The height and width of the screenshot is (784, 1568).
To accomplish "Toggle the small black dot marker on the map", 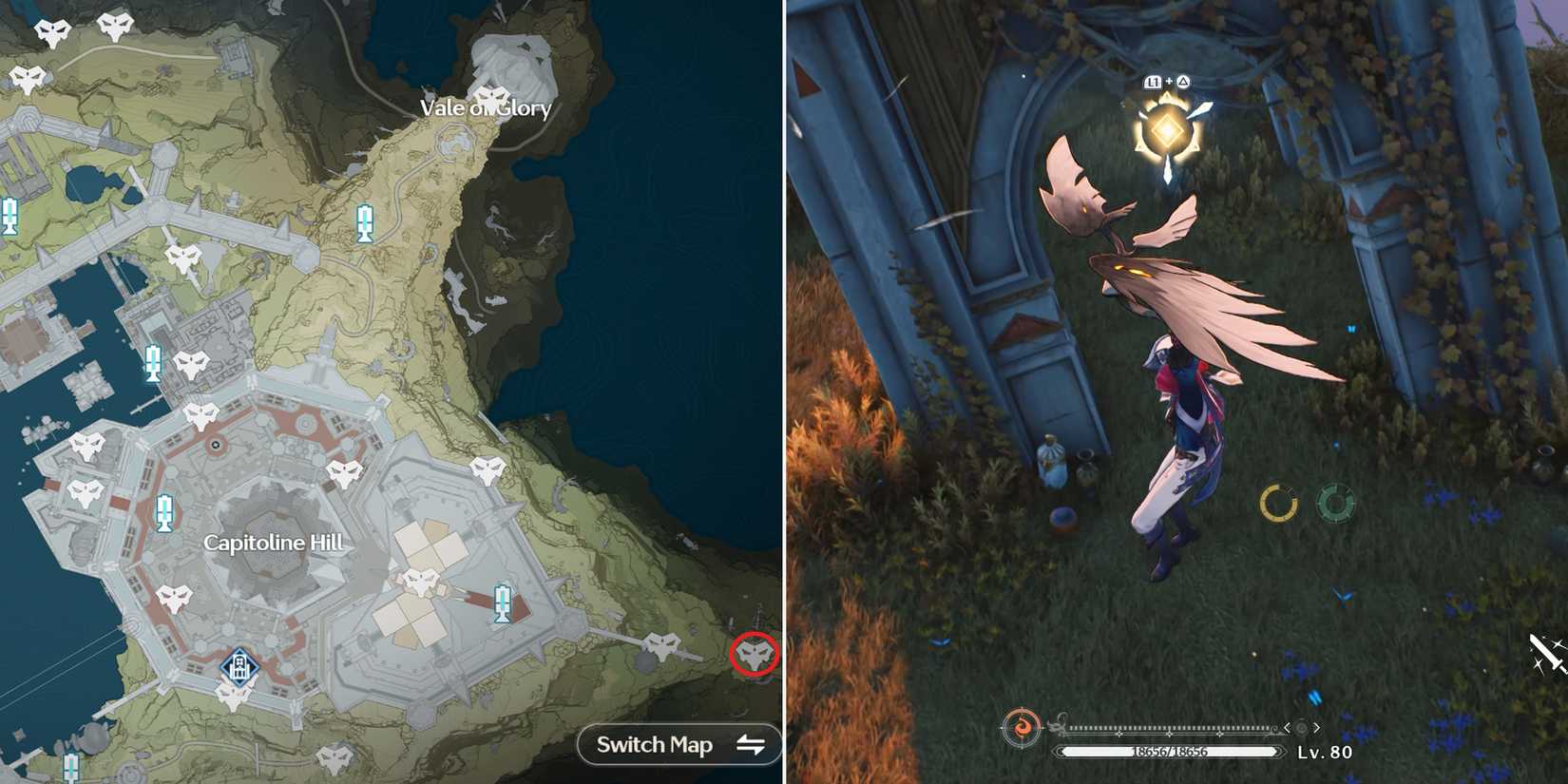I will coord(218,443).
